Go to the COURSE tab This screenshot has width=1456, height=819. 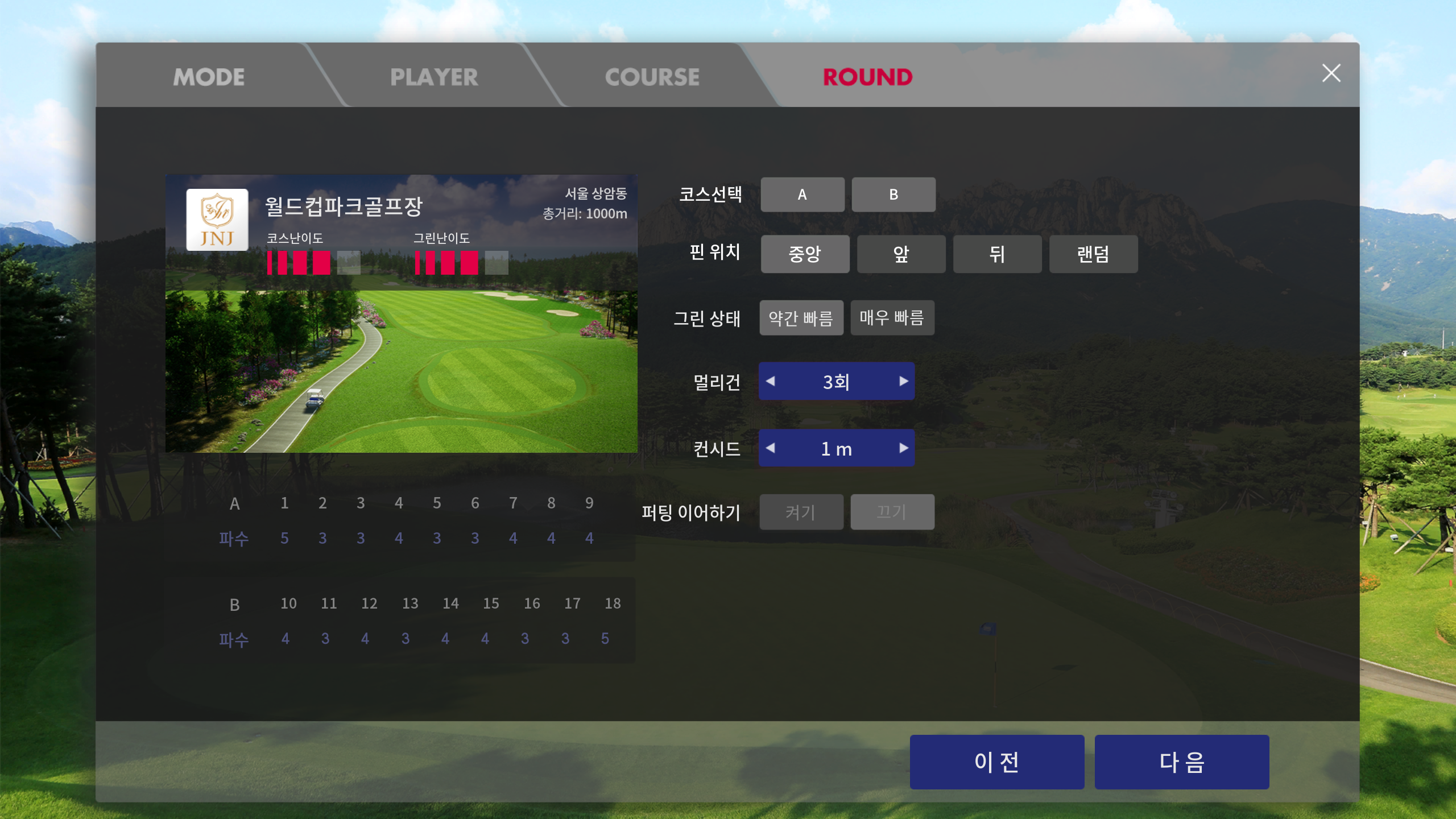[652, 77]
